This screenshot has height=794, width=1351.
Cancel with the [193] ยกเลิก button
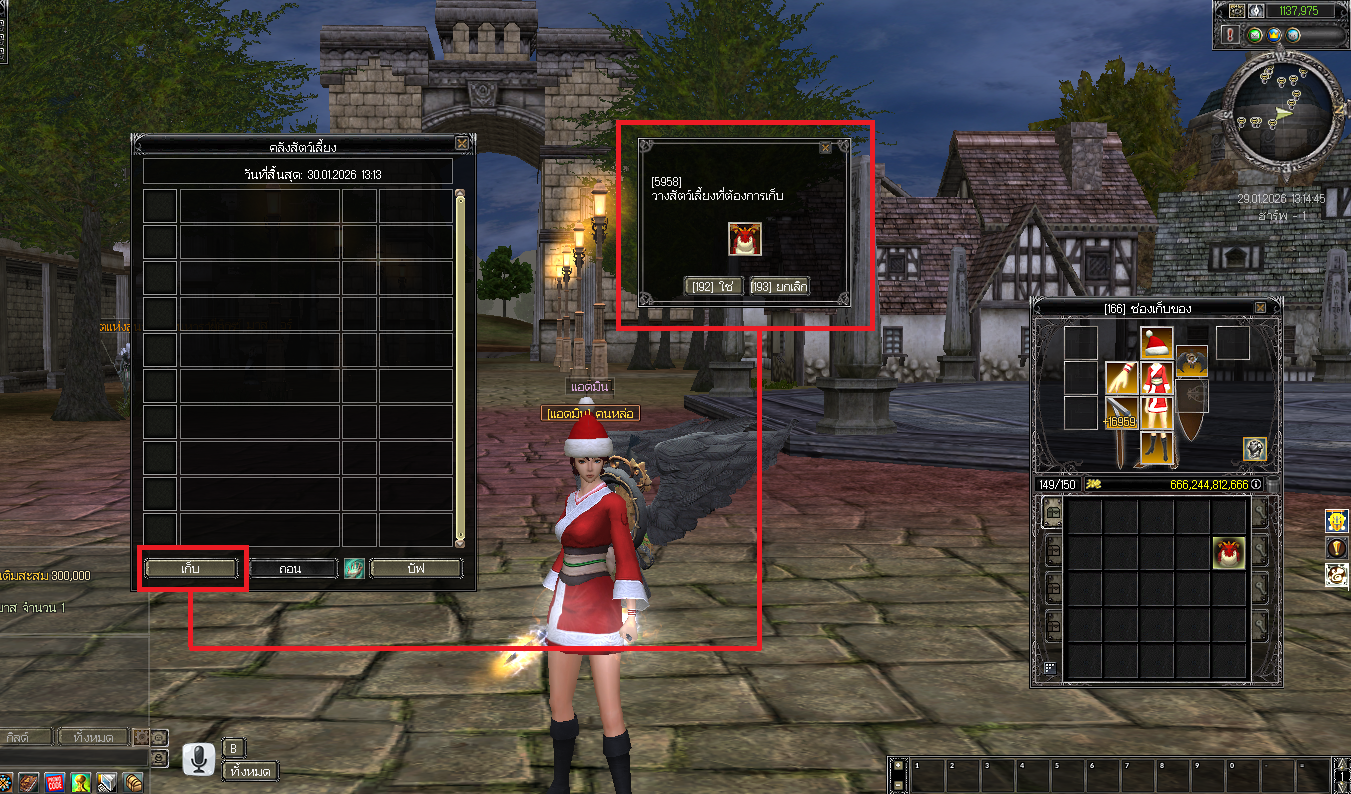pos(779,287)
